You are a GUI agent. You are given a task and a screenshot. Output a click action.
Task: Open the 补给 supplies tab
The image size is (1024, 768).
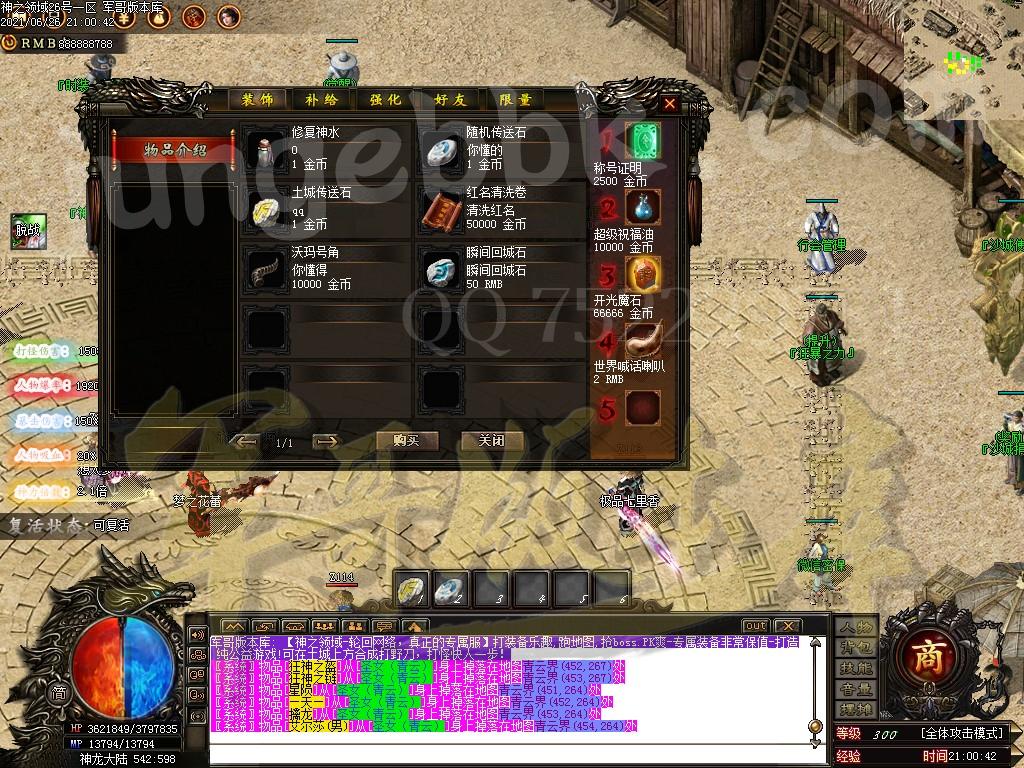click(x=322, y=100)
